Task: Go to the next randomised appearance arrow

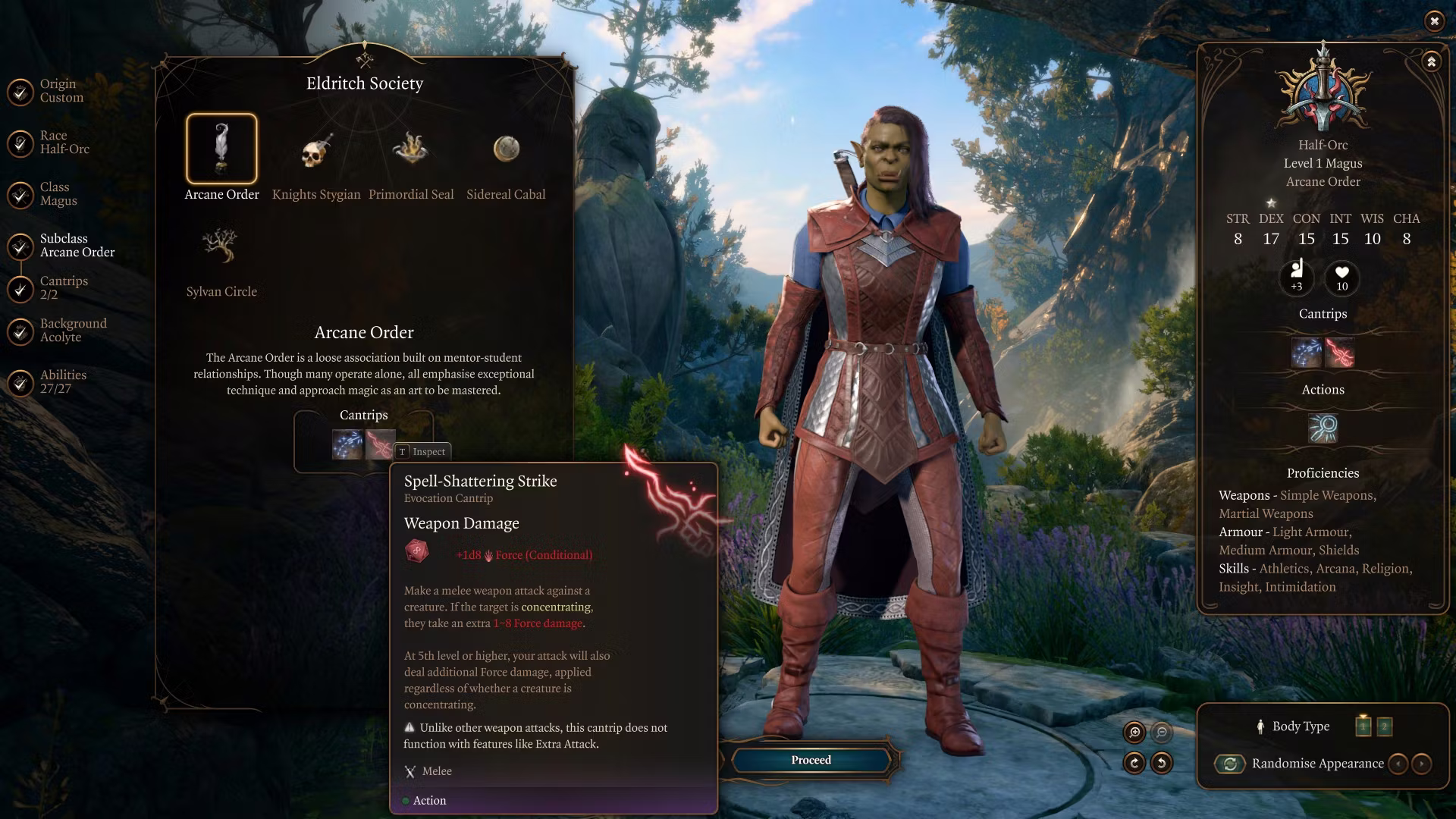Action: 1422,764
